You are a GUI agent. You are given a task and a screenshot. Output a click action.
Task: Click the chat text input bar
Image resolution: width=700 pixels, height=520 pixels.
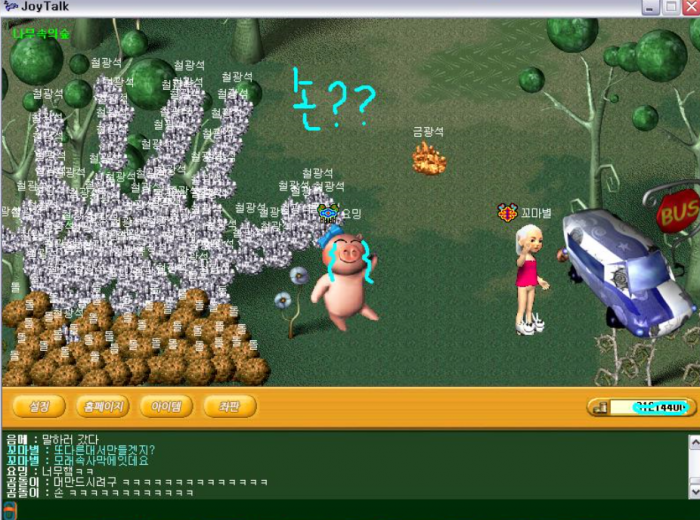[x=350, y=511]
